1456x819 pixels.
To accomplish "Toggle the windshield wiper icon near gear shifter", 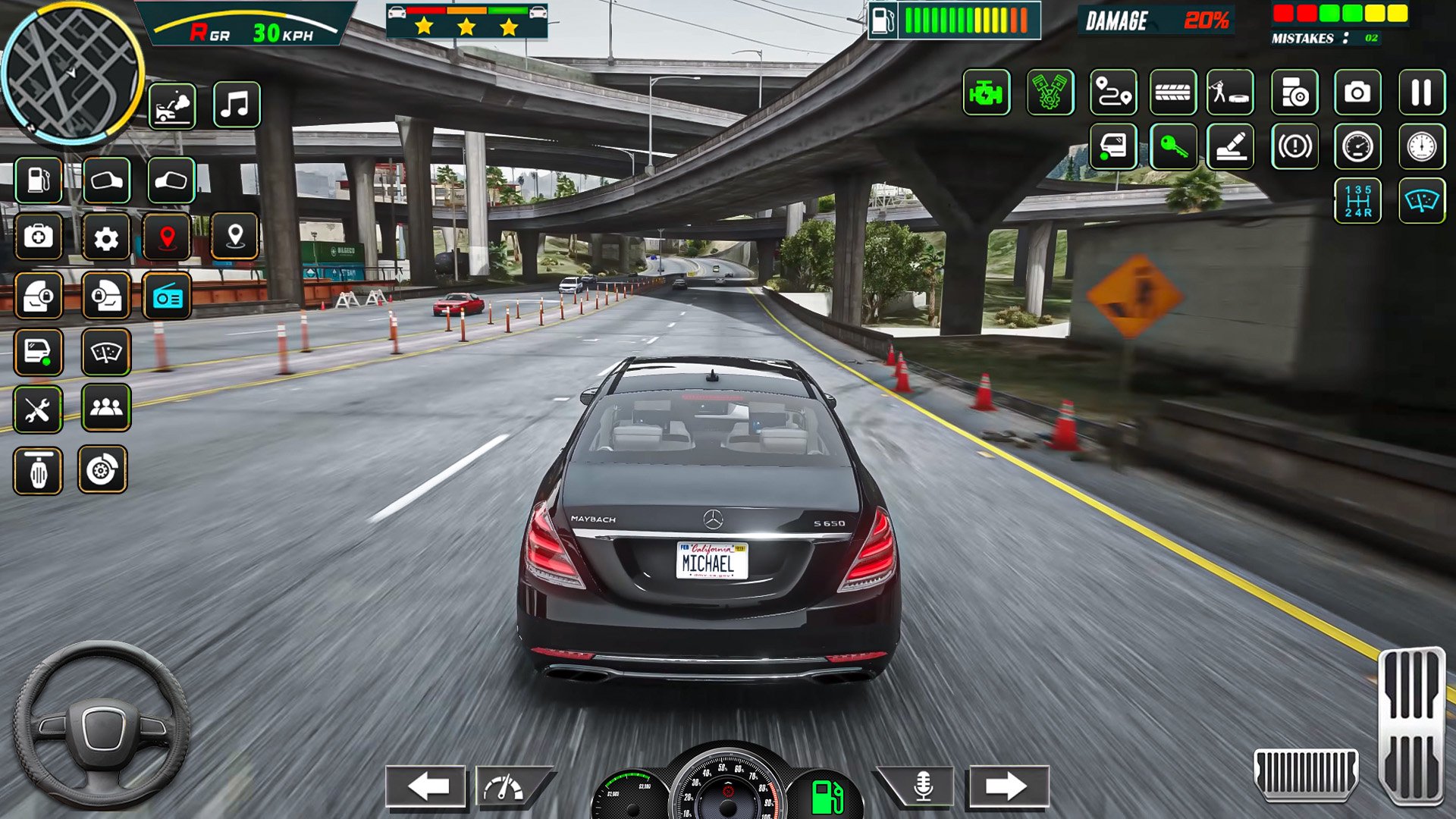I will pyautogui.click(x=1421, y=201).
